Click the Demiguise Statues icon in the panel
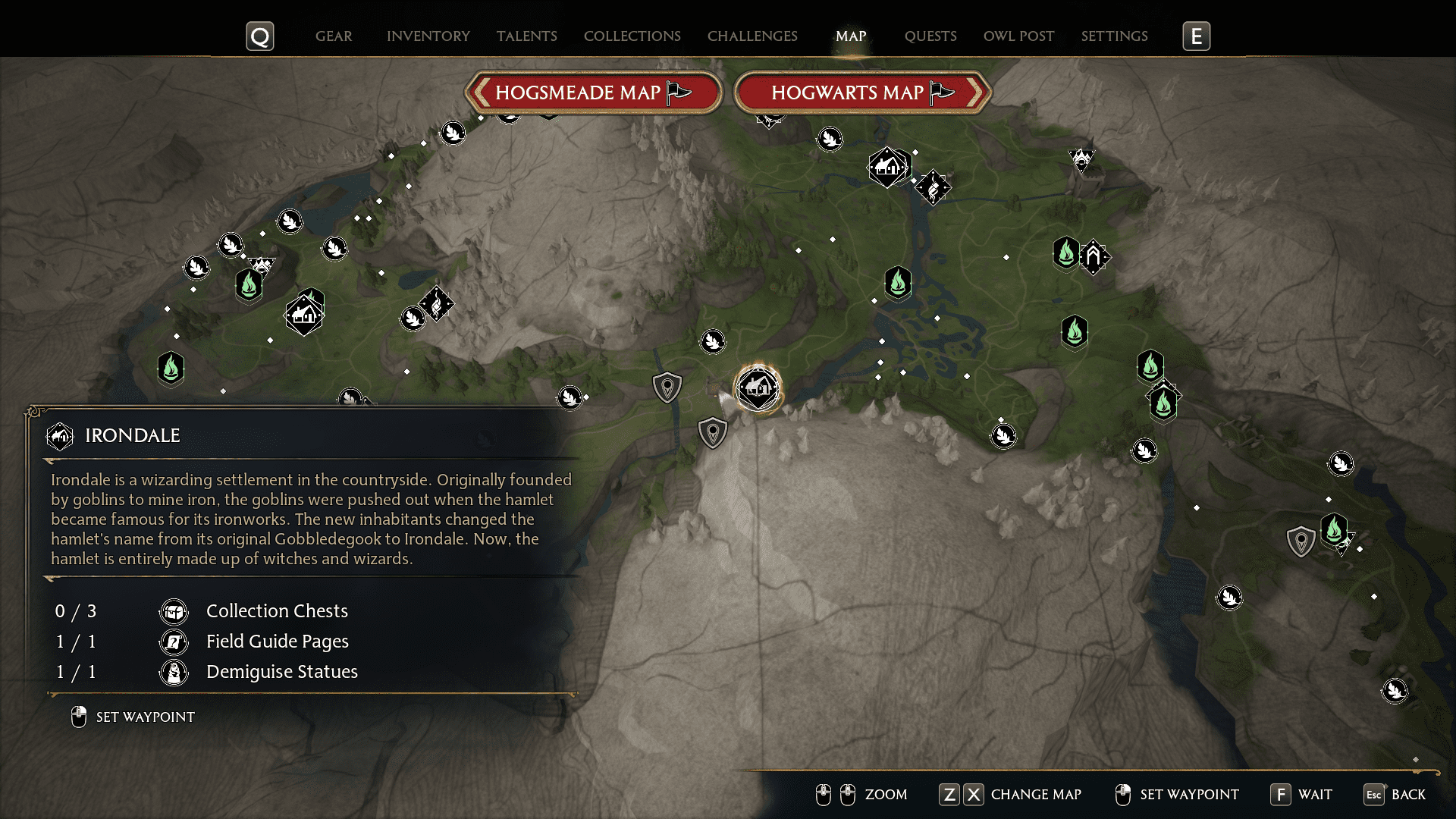1456x819 pixels. (x=174, y=672)
